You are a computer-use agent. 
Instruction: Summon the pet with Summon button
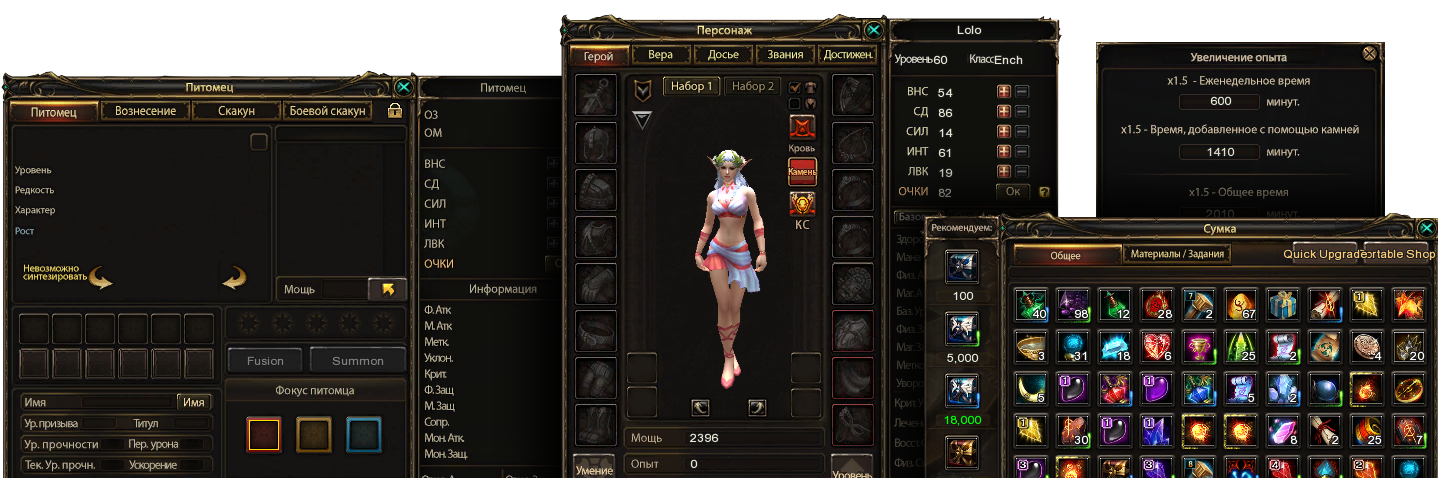358,360
